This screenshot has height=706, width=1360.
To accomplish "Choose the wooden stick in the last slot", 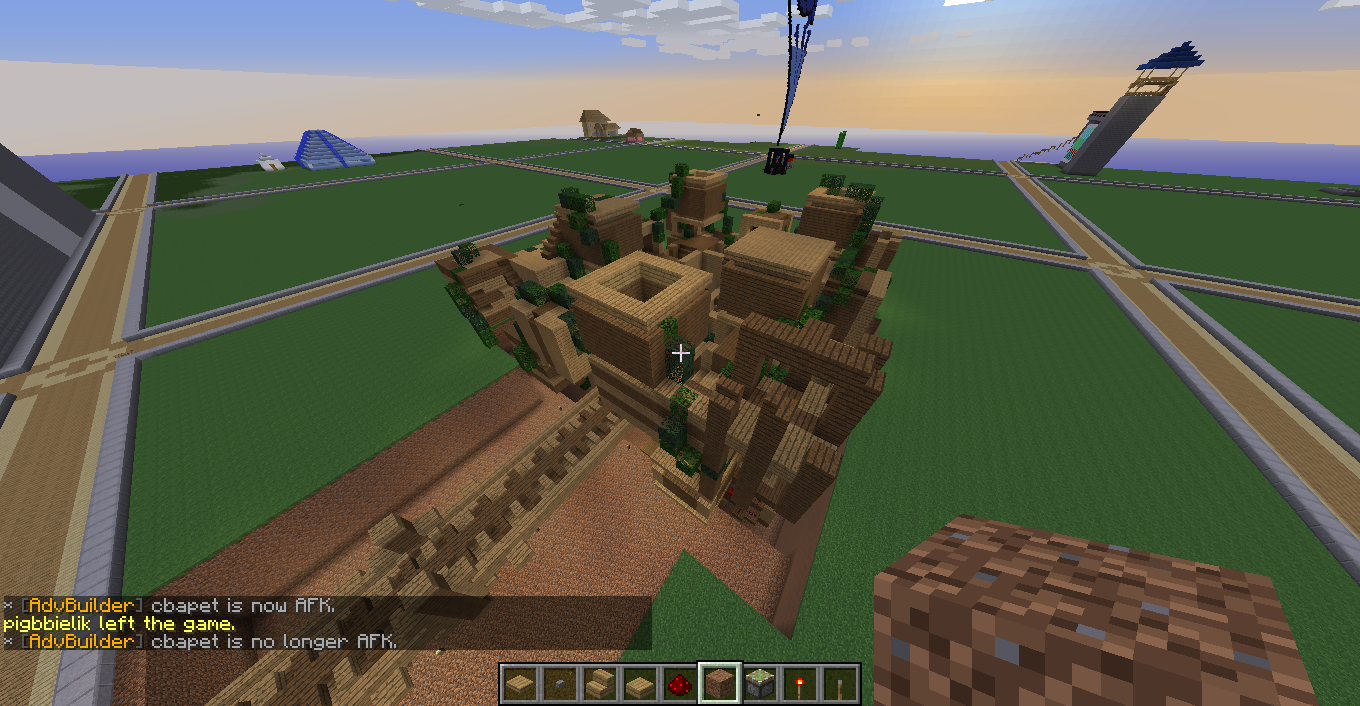I will pyautogui.click(x=840, y=684).
